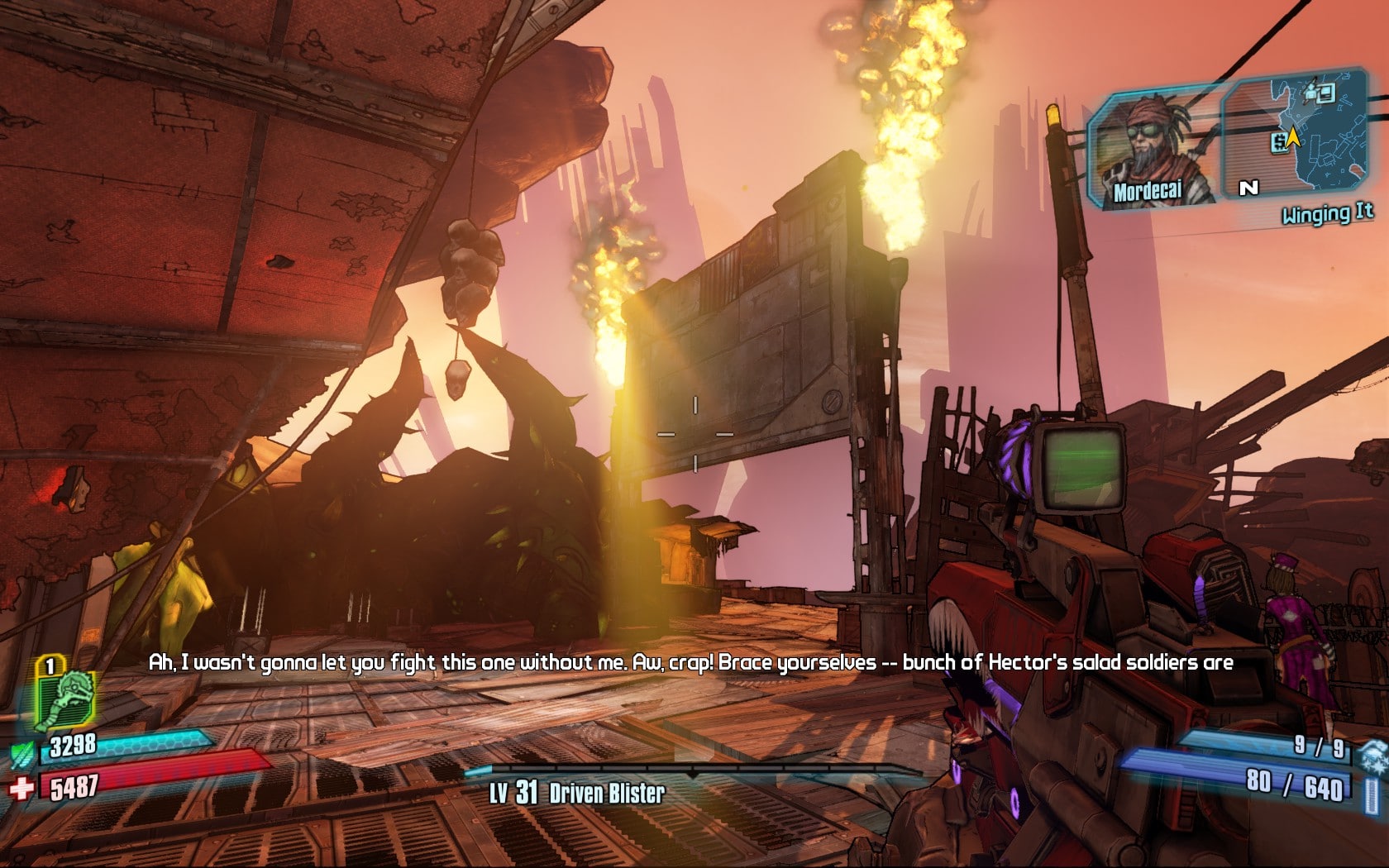
Task: Click the yellow player arrow on the minimap
Action: (1294, 138)
